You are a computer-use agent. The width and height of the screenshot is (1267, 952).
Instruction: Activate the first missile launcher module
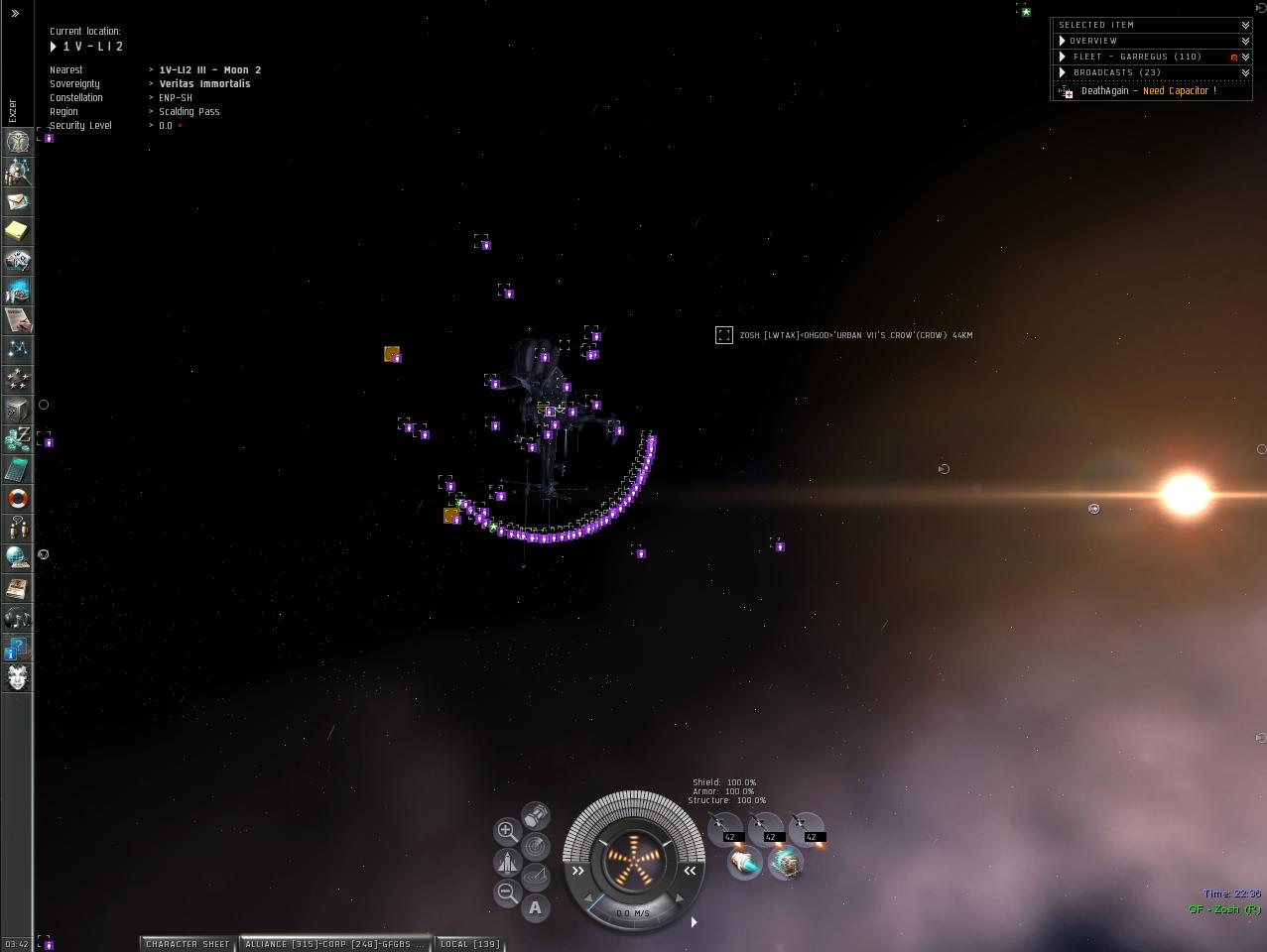(725, 827)
